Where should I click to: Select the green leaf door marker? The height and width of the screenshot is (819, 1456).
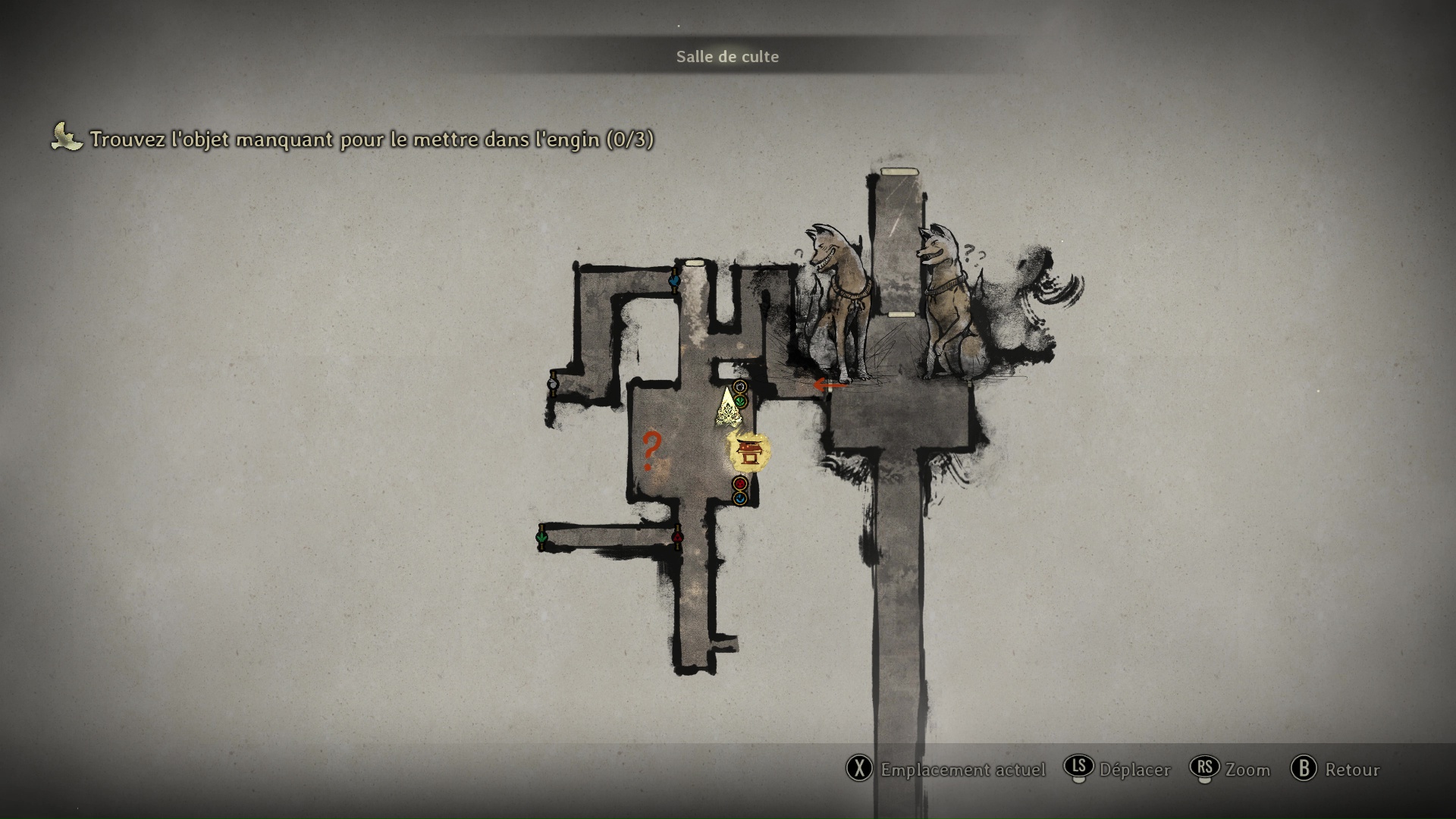tap(541, 538)
